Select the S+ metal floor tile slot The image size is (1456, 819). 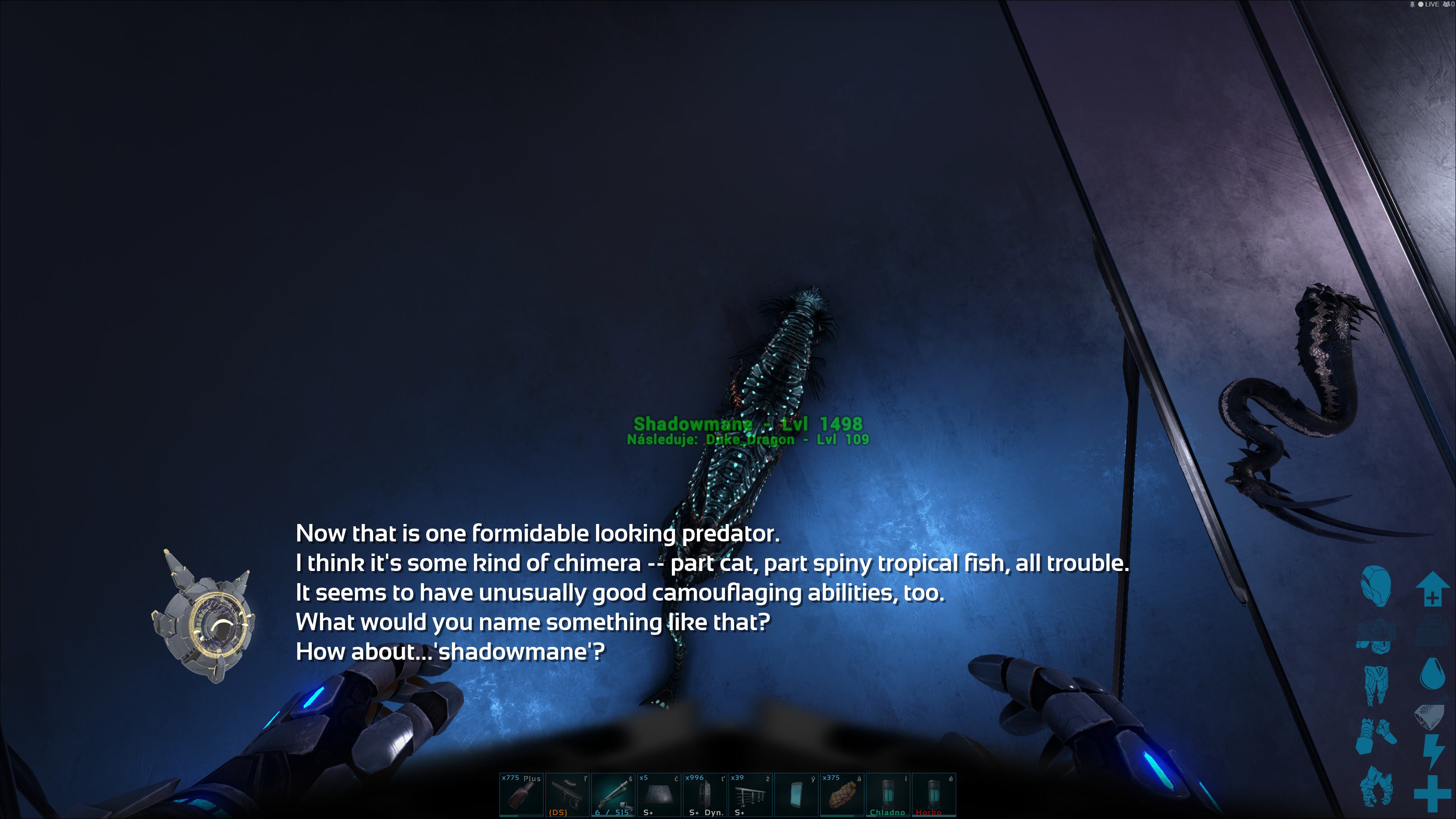[x=659, y=795]
